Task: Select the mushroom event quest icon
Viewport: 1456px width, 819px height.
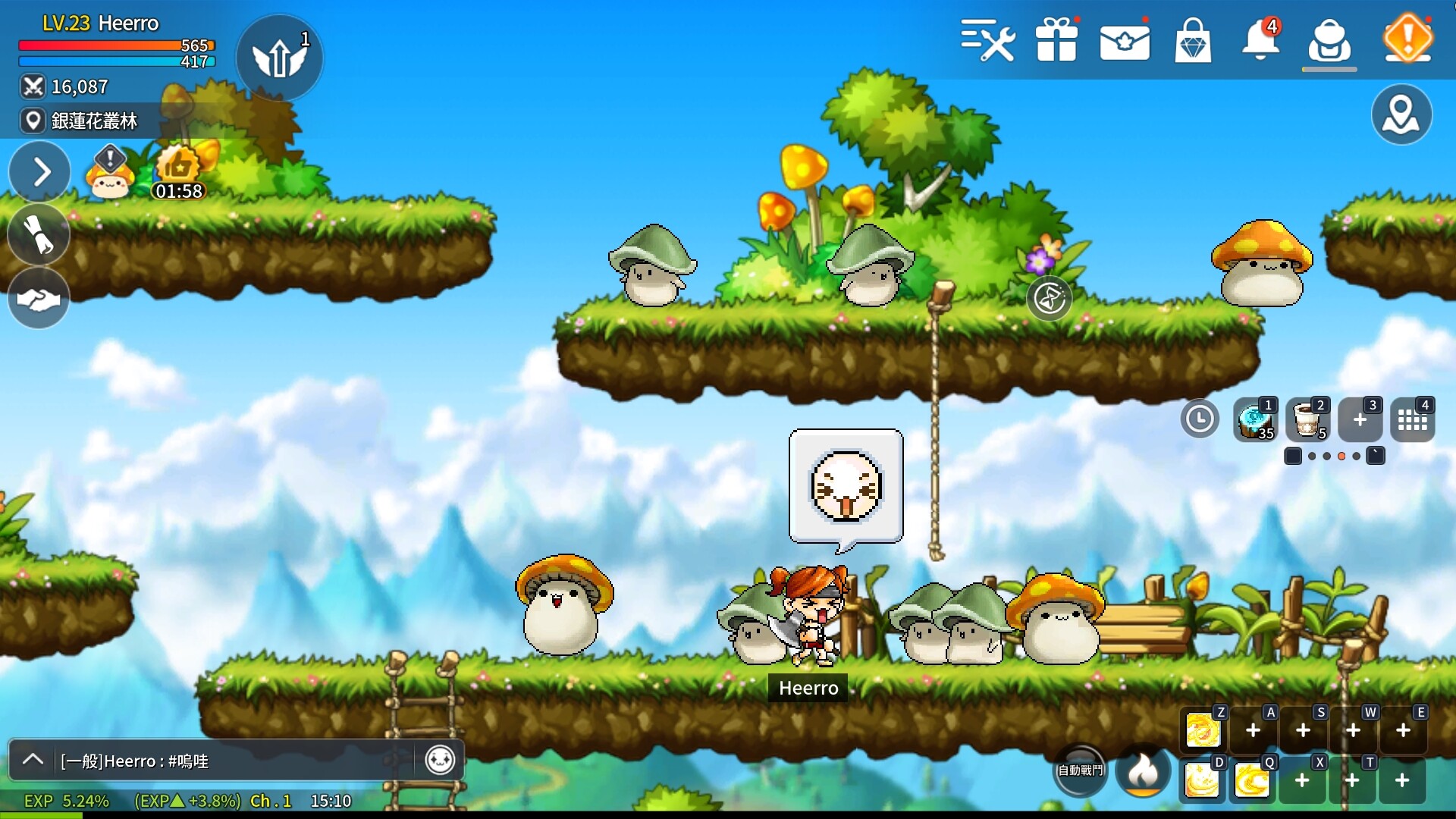Action: [111, 173]
